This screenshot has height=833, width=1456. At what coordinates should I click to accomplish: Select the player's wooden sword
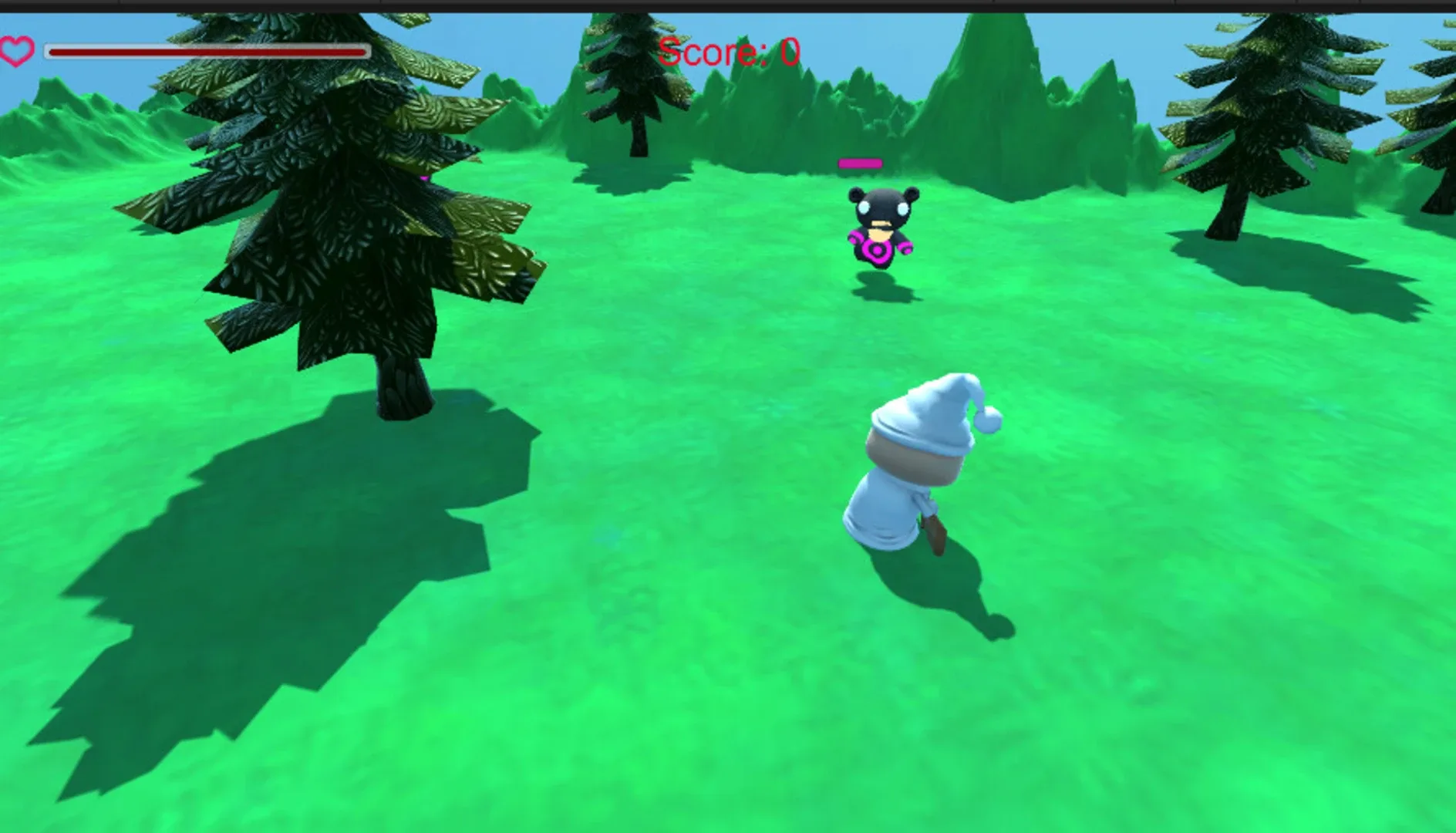935,532
